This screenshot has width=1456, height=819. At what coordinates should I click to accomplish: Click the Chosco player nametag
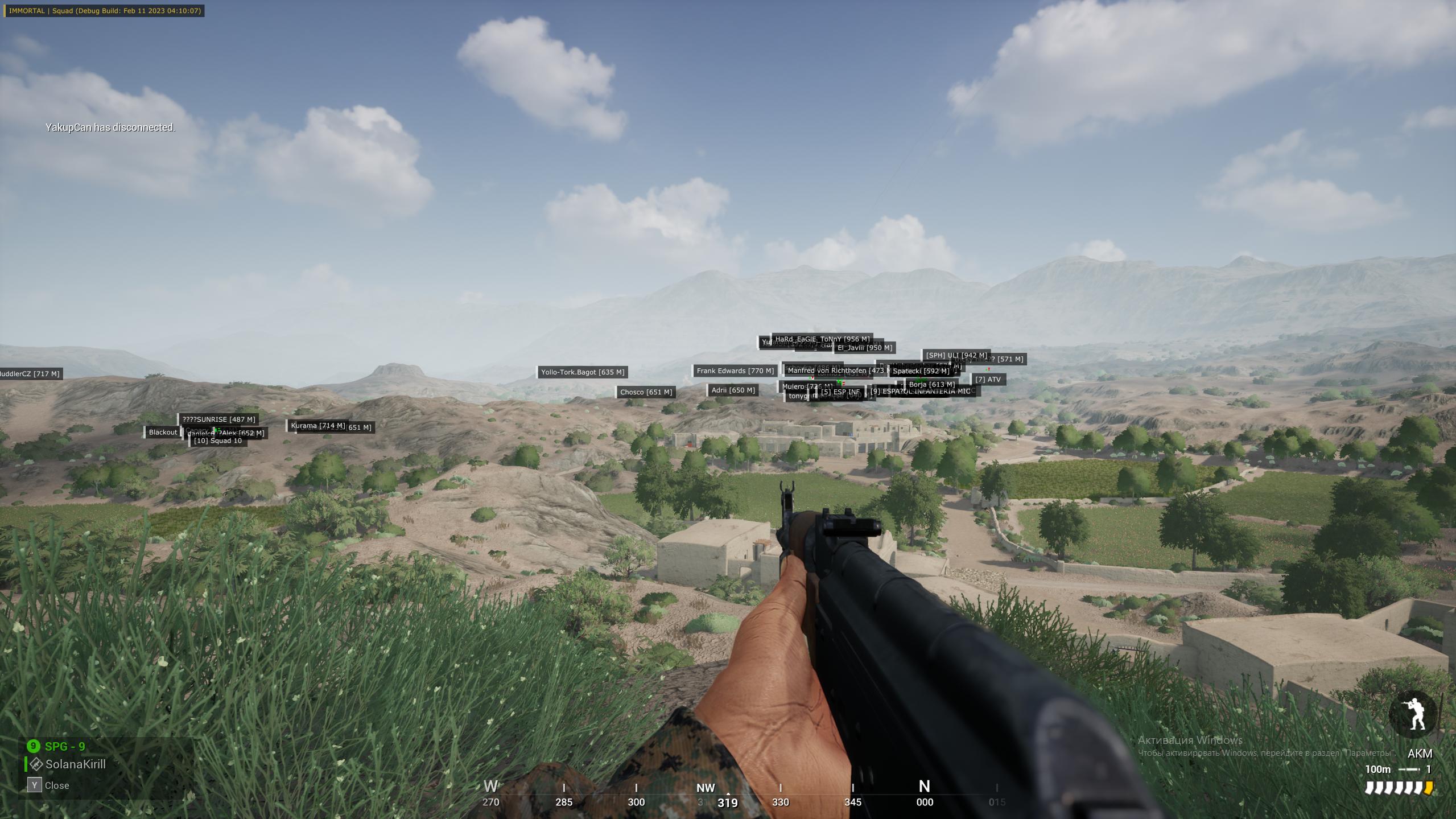[646, 392]
